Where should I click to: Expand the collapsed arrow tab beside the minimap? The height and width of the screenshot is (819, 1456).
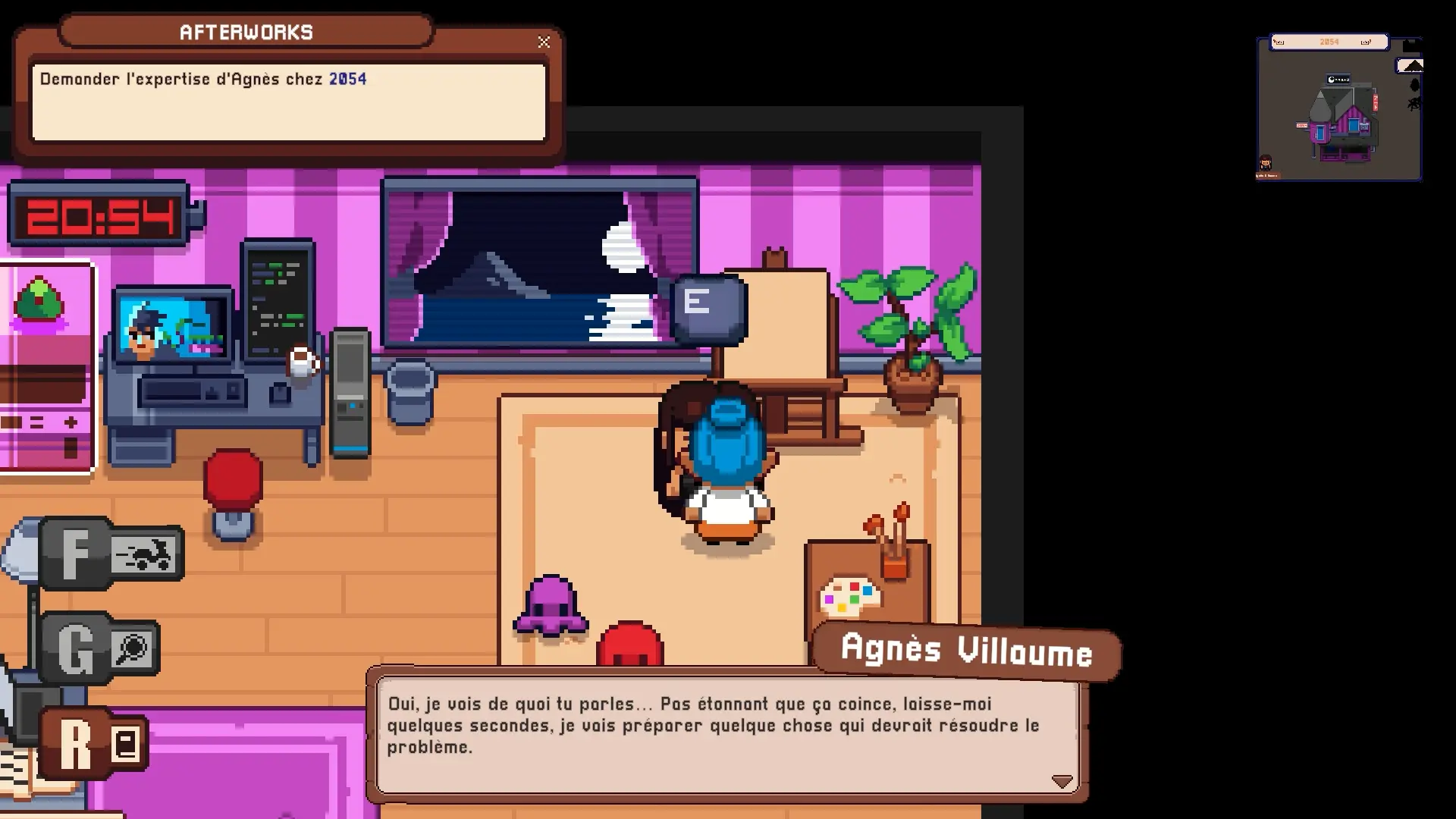[1410, 65]
